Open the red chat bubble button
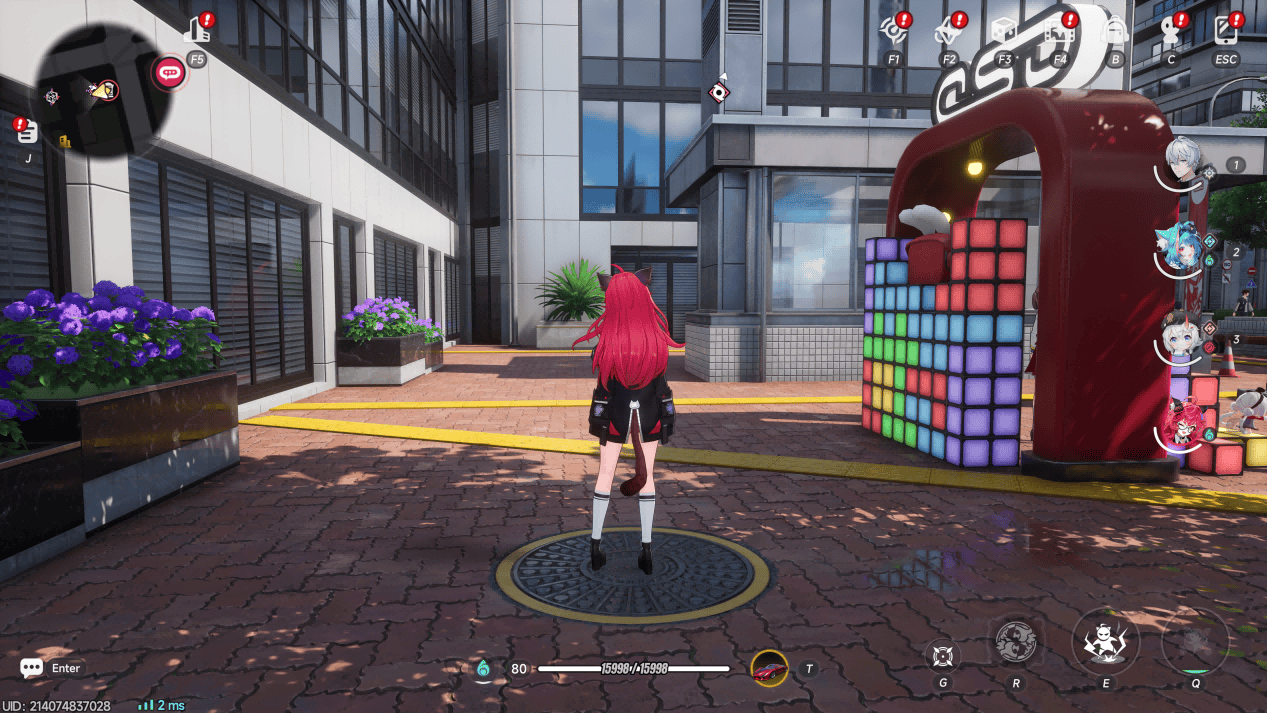This screenshot has height=713, width=1267. click(x=169, y=71)
